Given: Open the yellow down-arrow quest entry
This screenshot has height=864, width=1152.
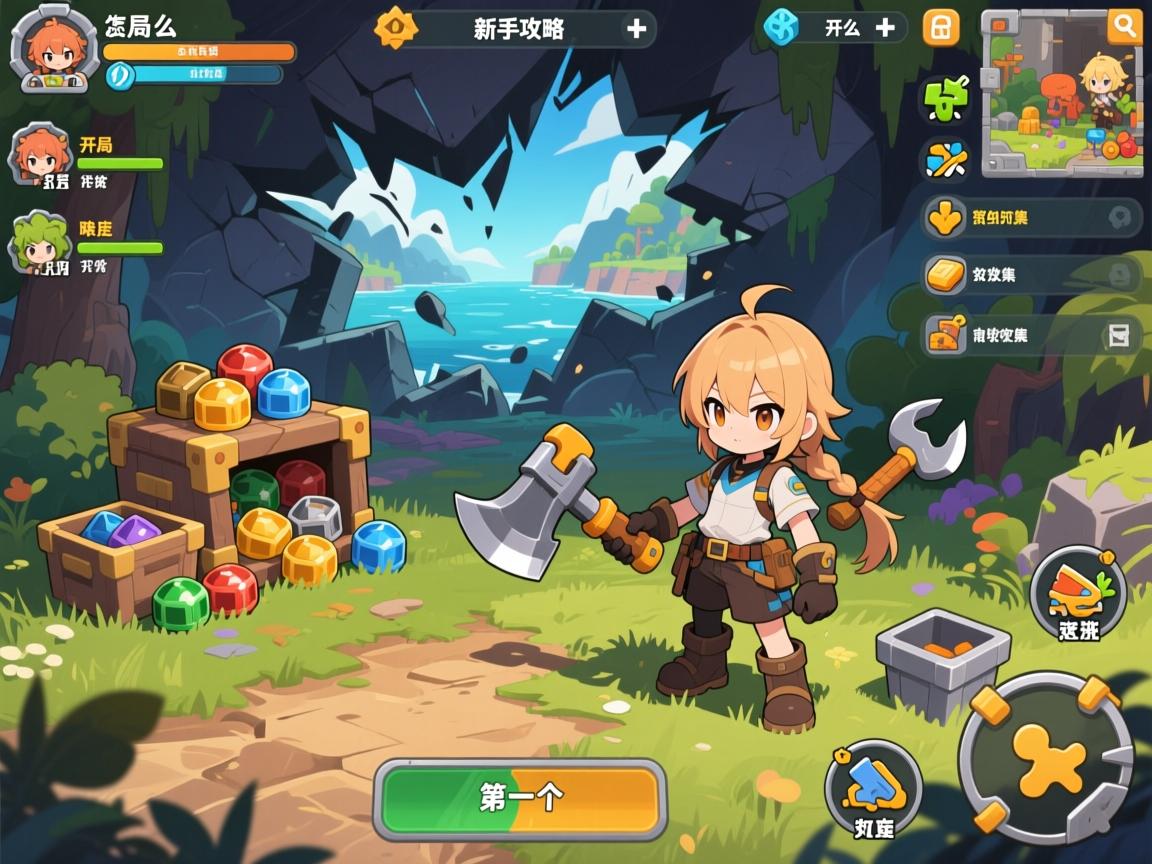Looking at the screenshot, I should click(x=1030, y=218).
